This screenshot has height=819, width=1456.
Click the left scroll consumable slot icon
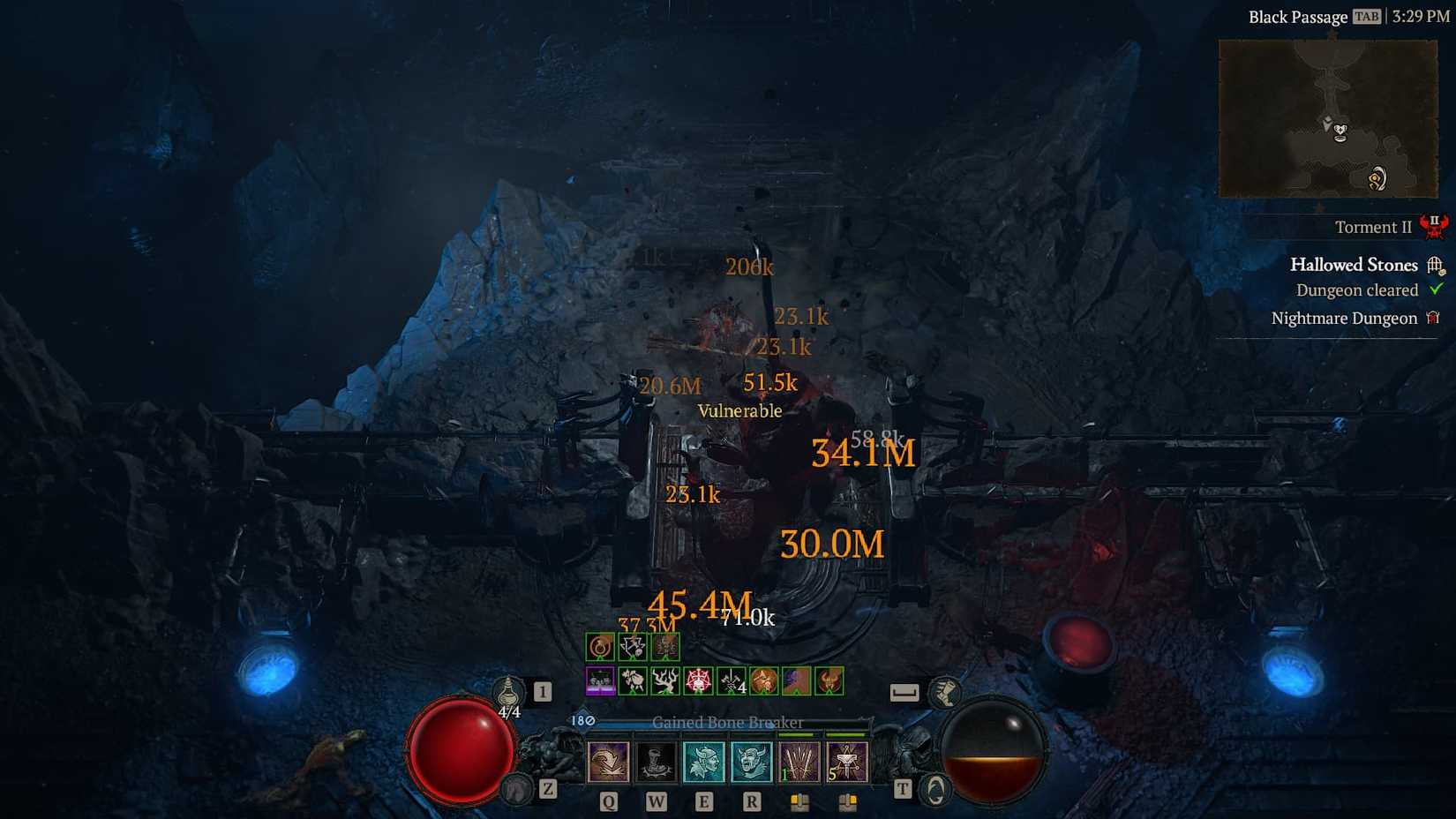pyautogui.click(x=799, y=800)
